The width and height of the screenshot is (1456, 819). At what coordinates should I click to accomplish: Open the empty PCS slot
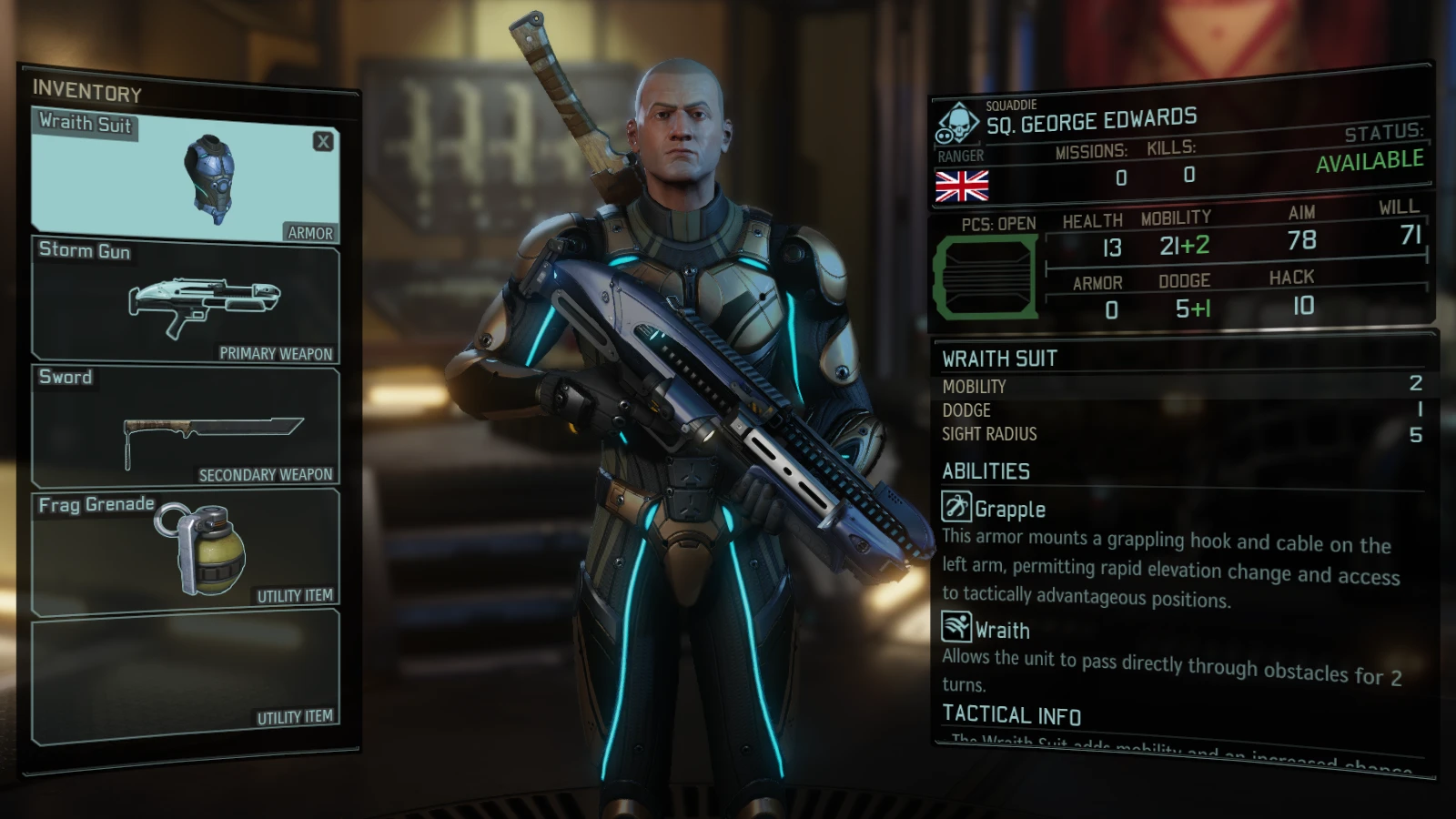point(987,278)
